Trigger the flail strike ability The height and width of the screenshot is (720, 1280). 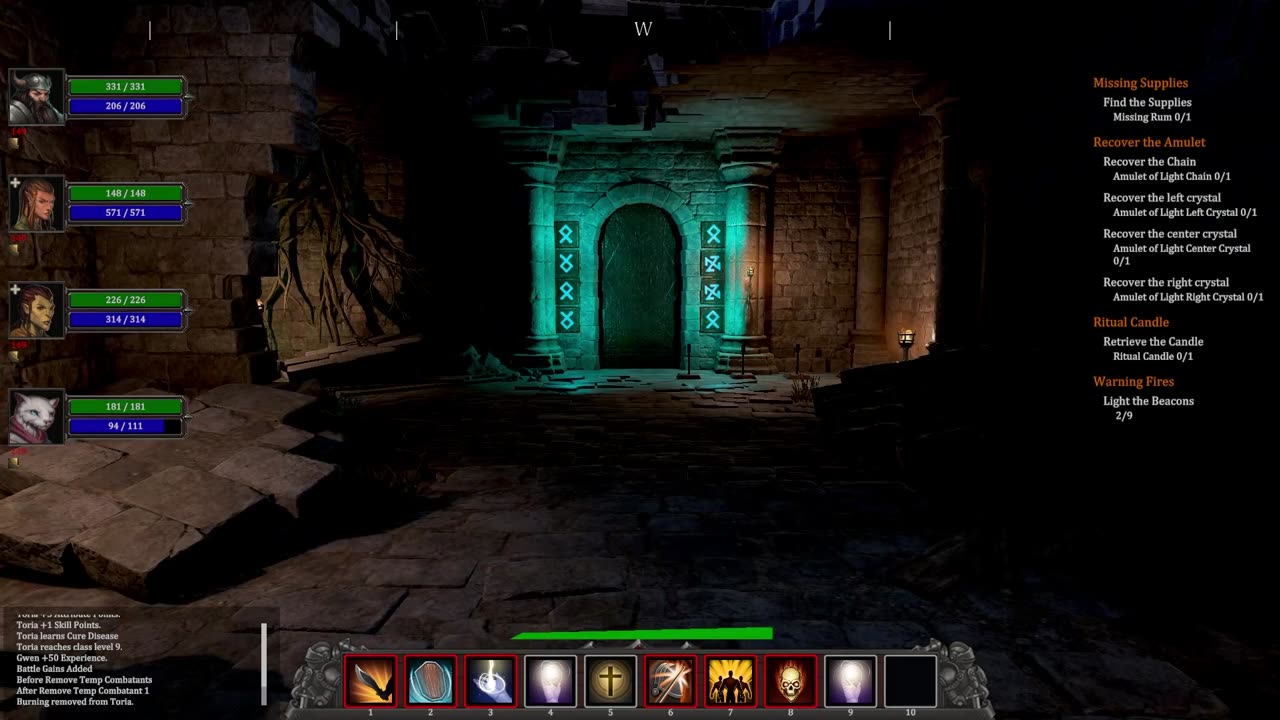pyautogui.click(x=671, y=681)
